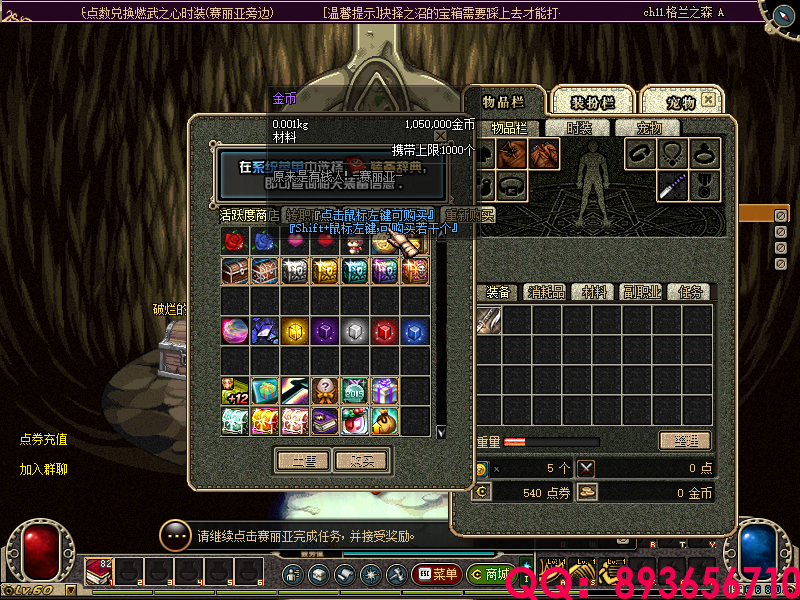Select the golden cube in the shop
Image resolution: width=800 pixels, height=600 pixels.
(295, 330)
